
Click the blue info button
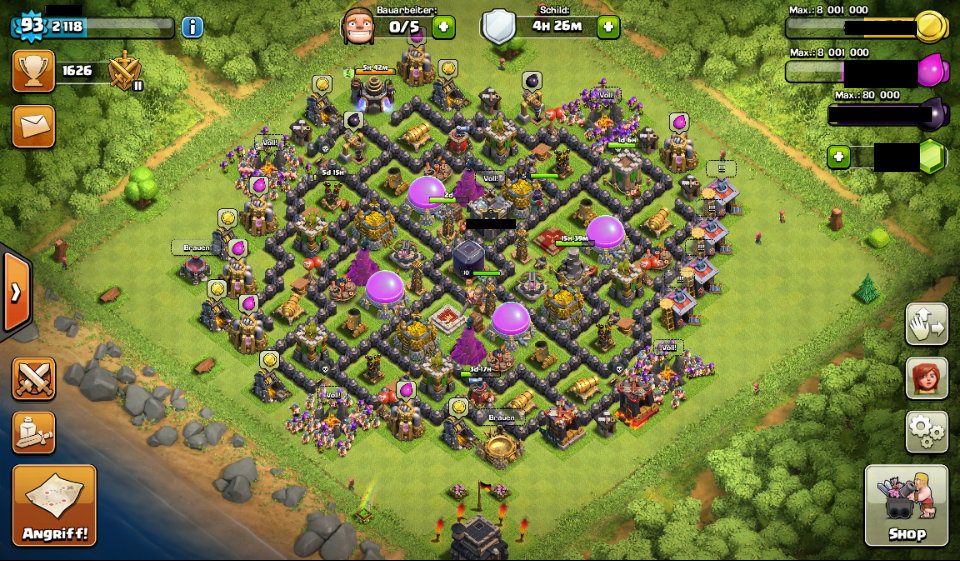tap(192, 27)
